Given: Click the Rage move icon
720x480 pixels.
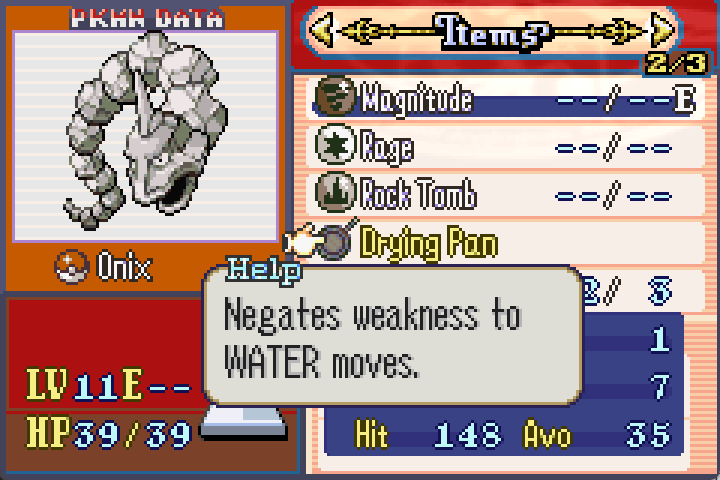Looking at the screenshot, I should click(331, 146).
